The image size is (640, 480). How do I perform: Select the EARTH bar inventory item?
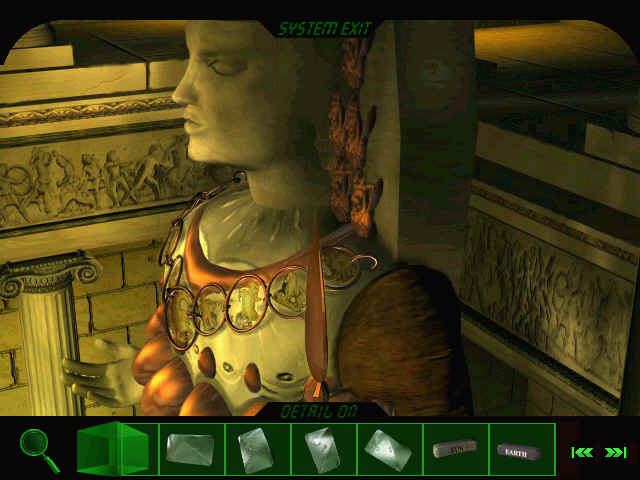[x=519, y=451]
